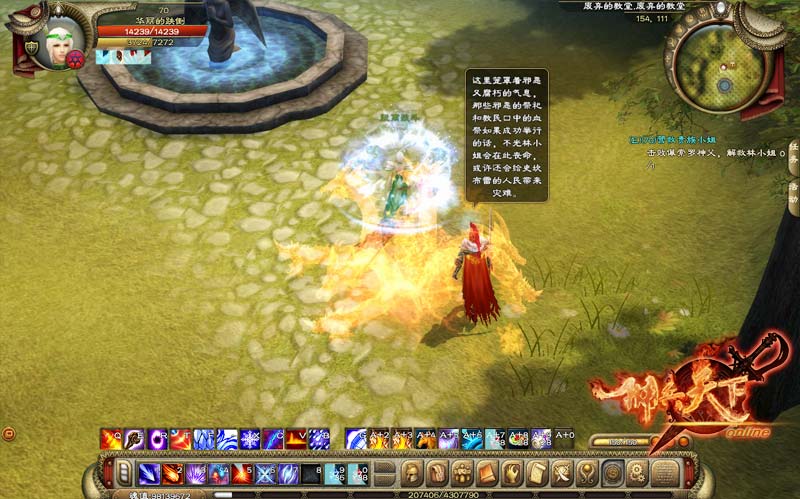Image resolution: width=800 pixels, height=499 pixels.
Task: Click the shield emblem beside the portrait
Action: coord(32,47)
